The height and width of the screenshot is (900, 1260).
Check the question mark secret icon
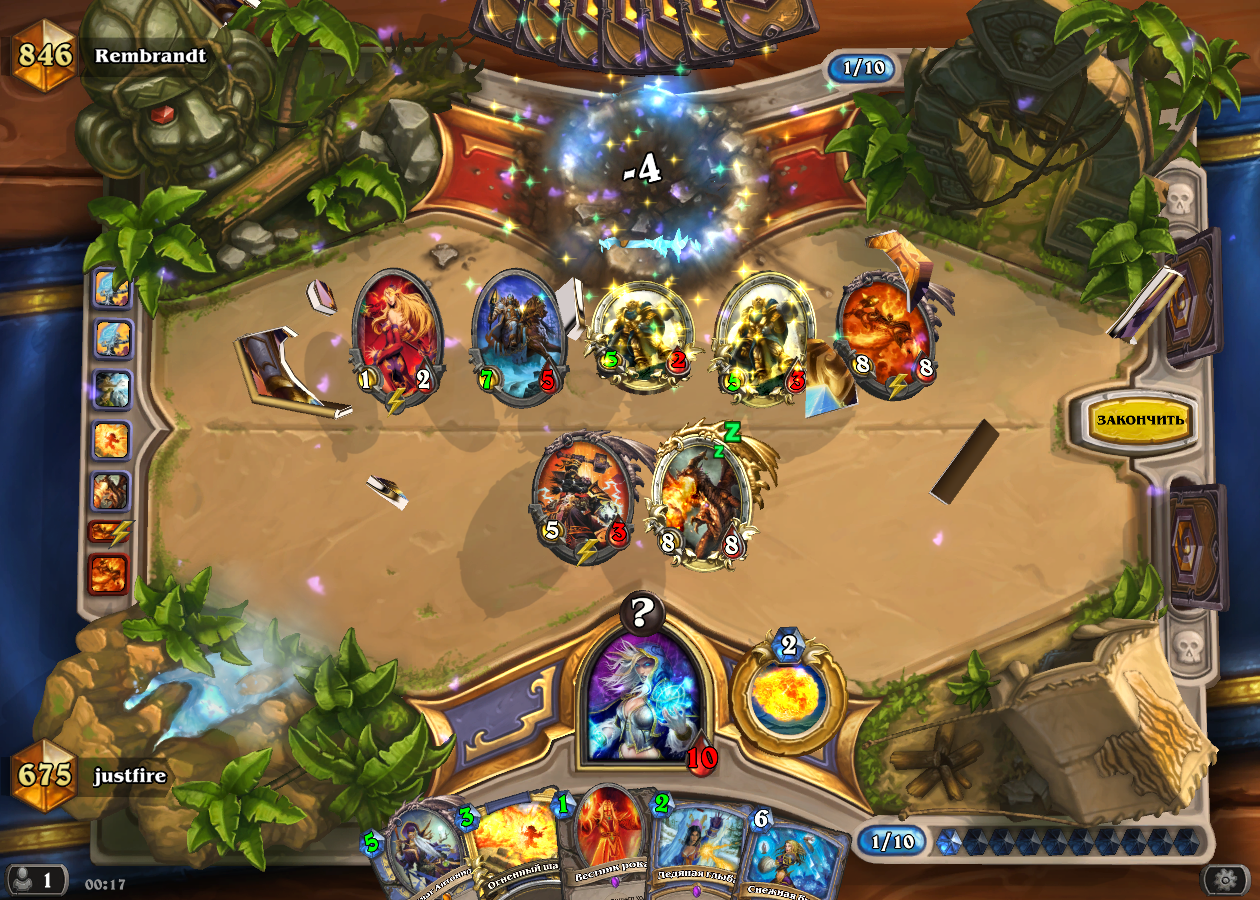642,613
